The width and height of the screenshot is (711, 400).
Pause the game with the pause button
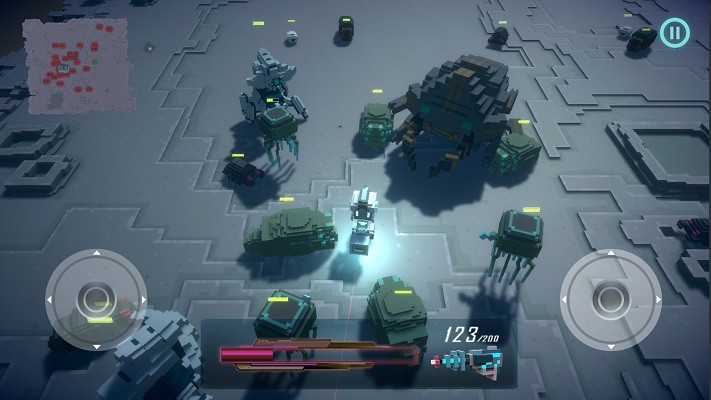[x=675, y=33]
